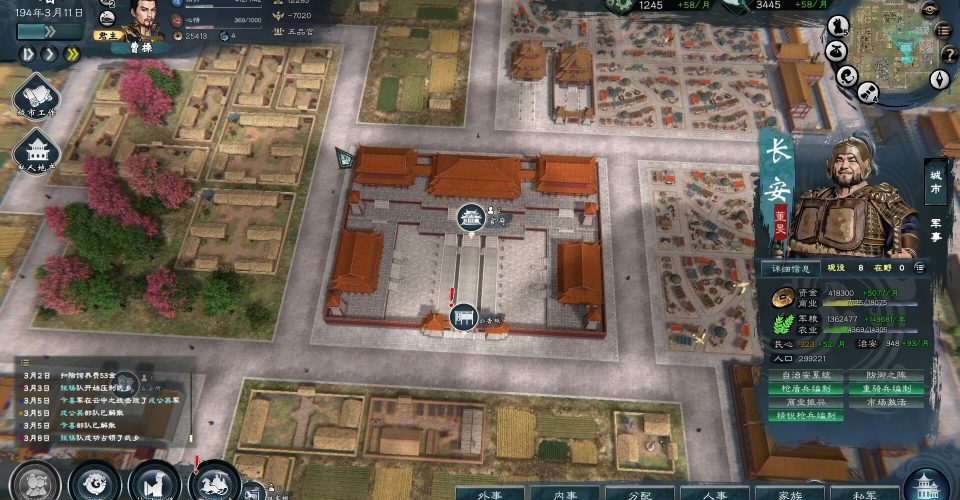Show 详细信息 details for 长安

789,268
